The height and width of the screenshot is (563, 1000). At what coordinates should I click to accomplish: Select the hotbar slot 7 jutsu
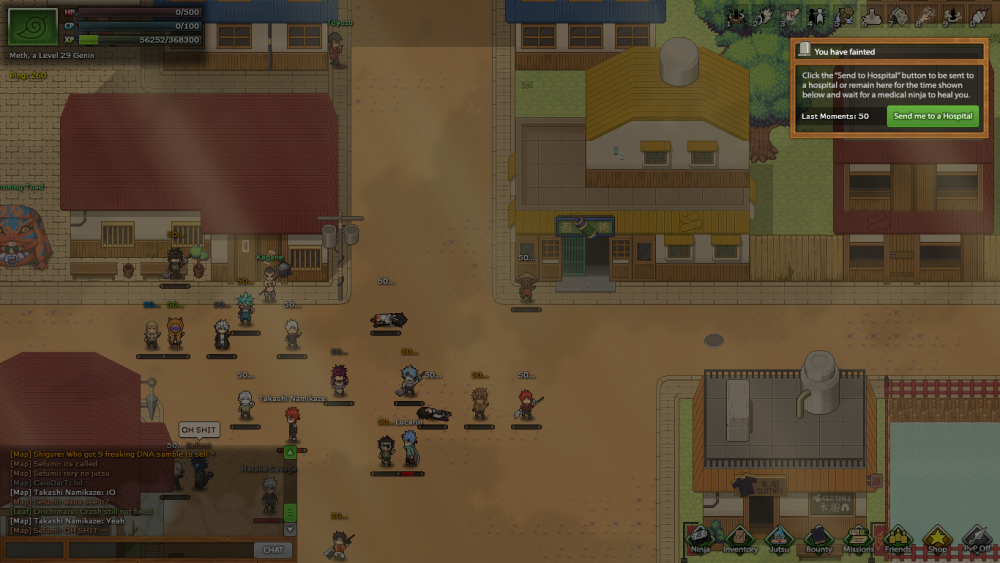coord(897,17)
